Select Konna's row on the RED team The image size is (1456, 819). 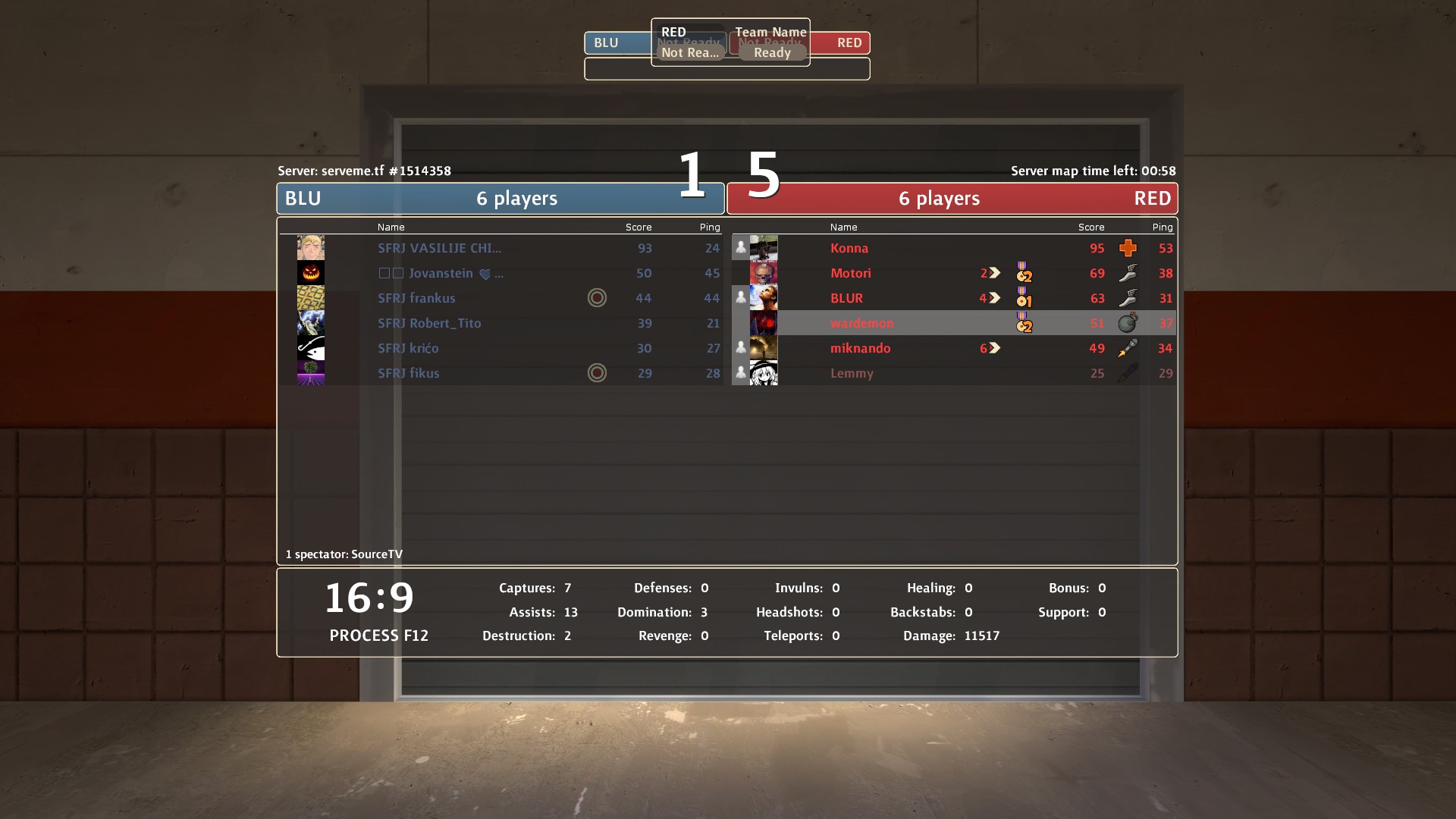point(849,248)
